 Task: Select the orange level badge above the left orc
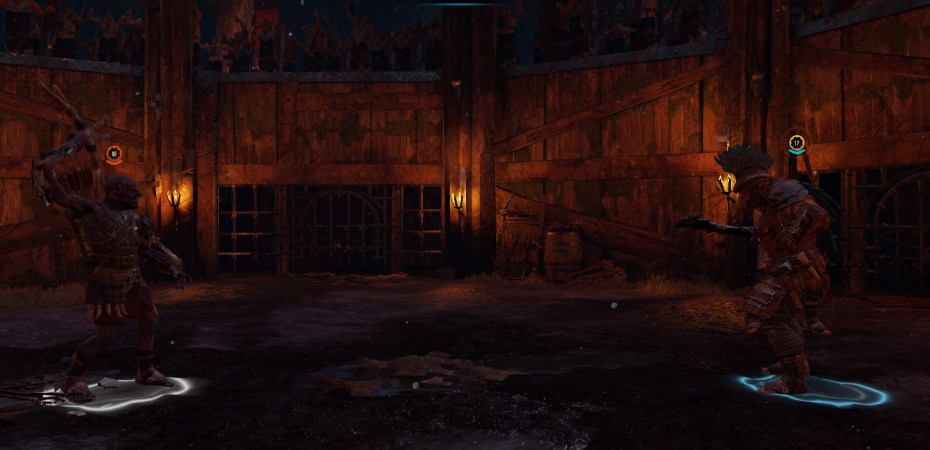(114, 154)
